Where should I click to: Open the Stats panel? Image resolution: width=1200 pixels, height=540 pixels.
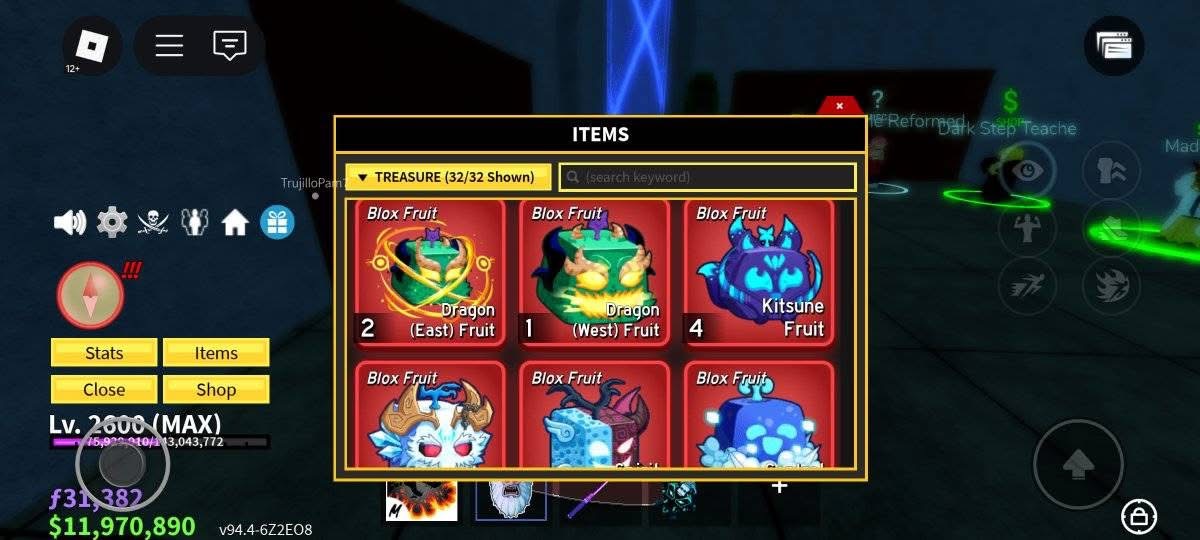click(104, 353)
